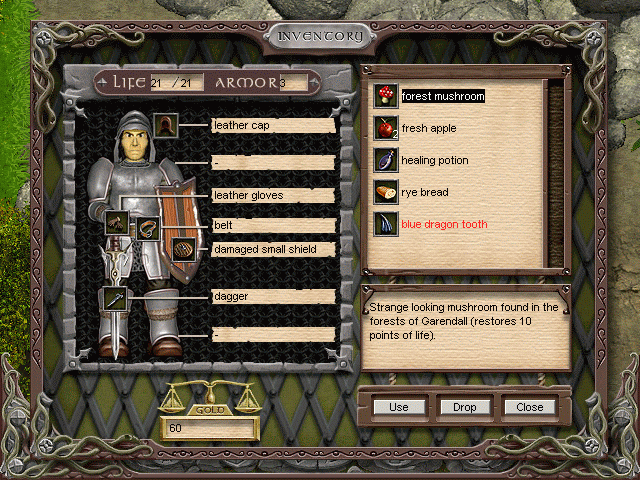Select the equipped dagger icon
Image resolution: width=640 pixels, height=480 pixels.
click(114, 298)
